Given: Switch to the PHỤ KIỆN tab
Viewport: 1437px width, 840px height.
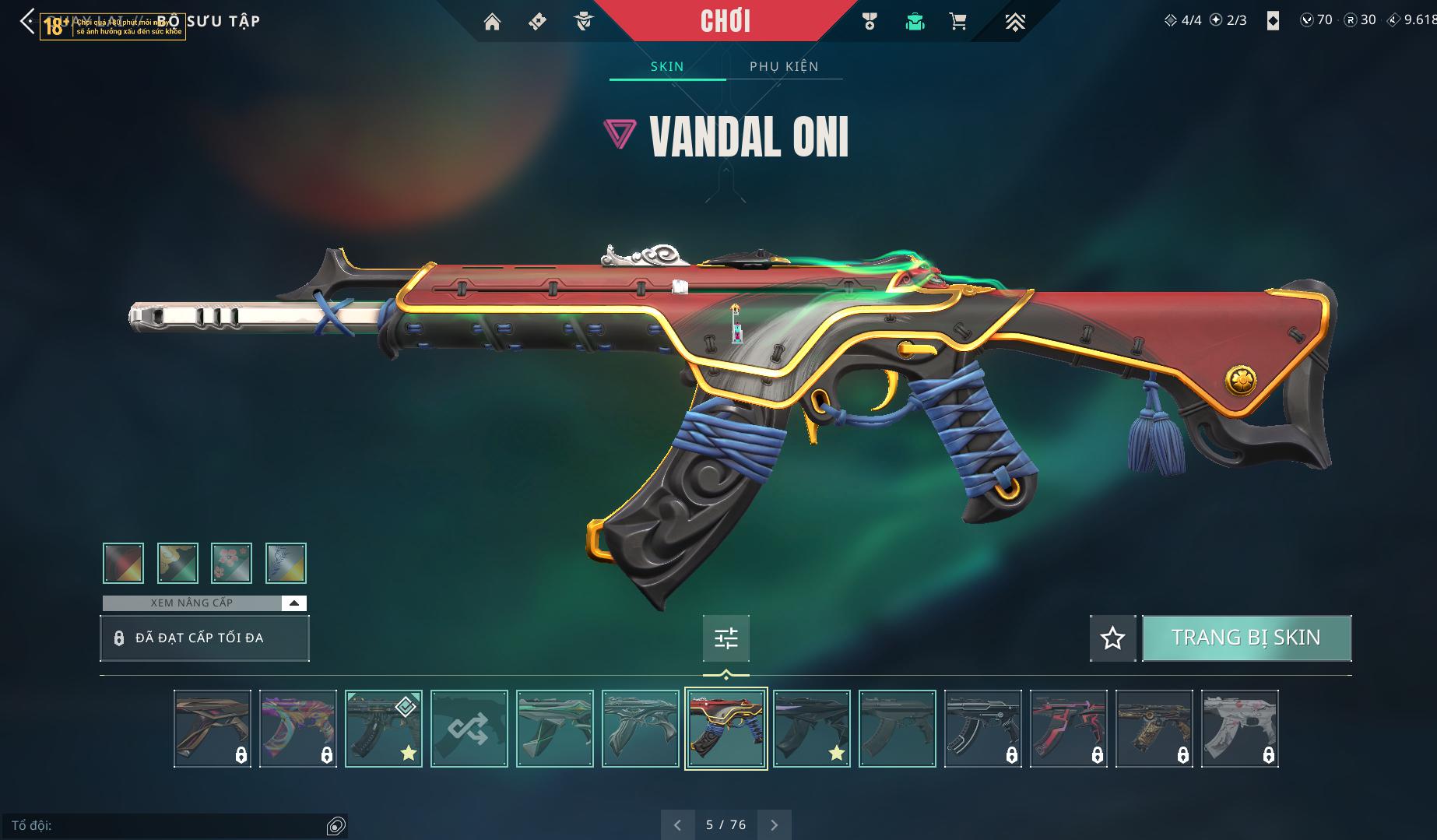Looking at the screenshot, I should [784, 66].
